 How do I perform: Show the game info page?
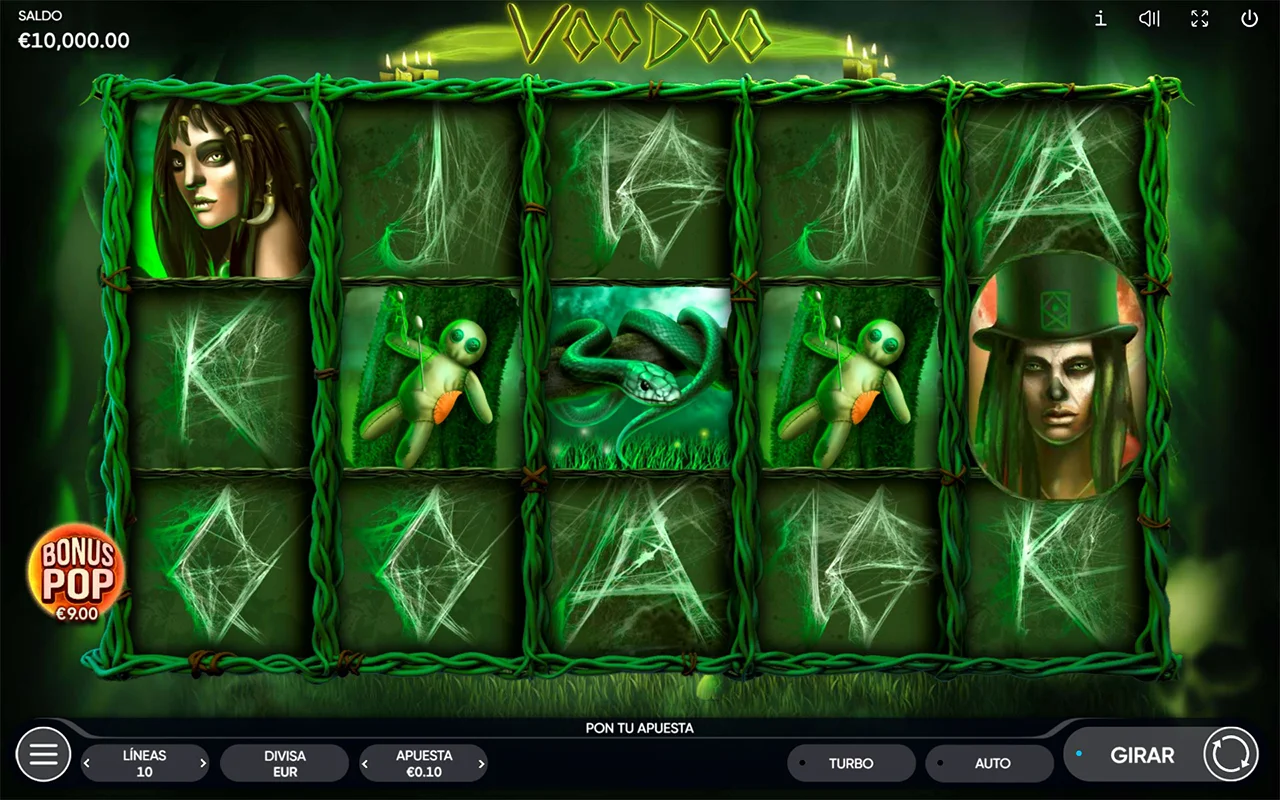click(x=1100, y=19)
